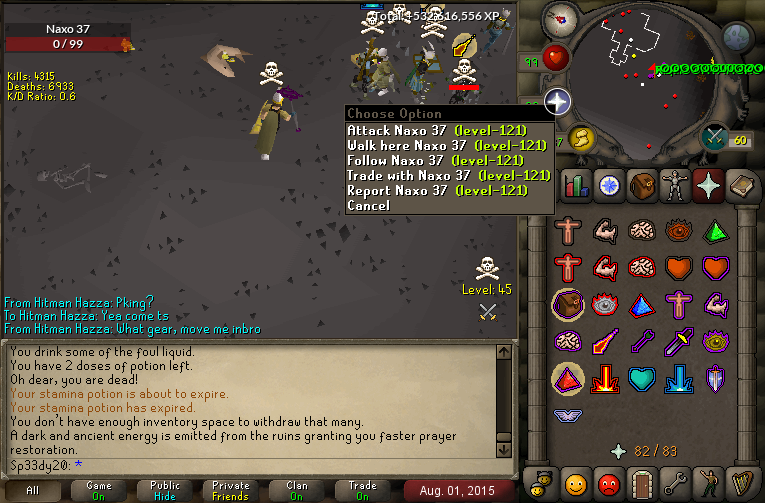Open the world map globe

pyautogui.click(x=737, y=37)
